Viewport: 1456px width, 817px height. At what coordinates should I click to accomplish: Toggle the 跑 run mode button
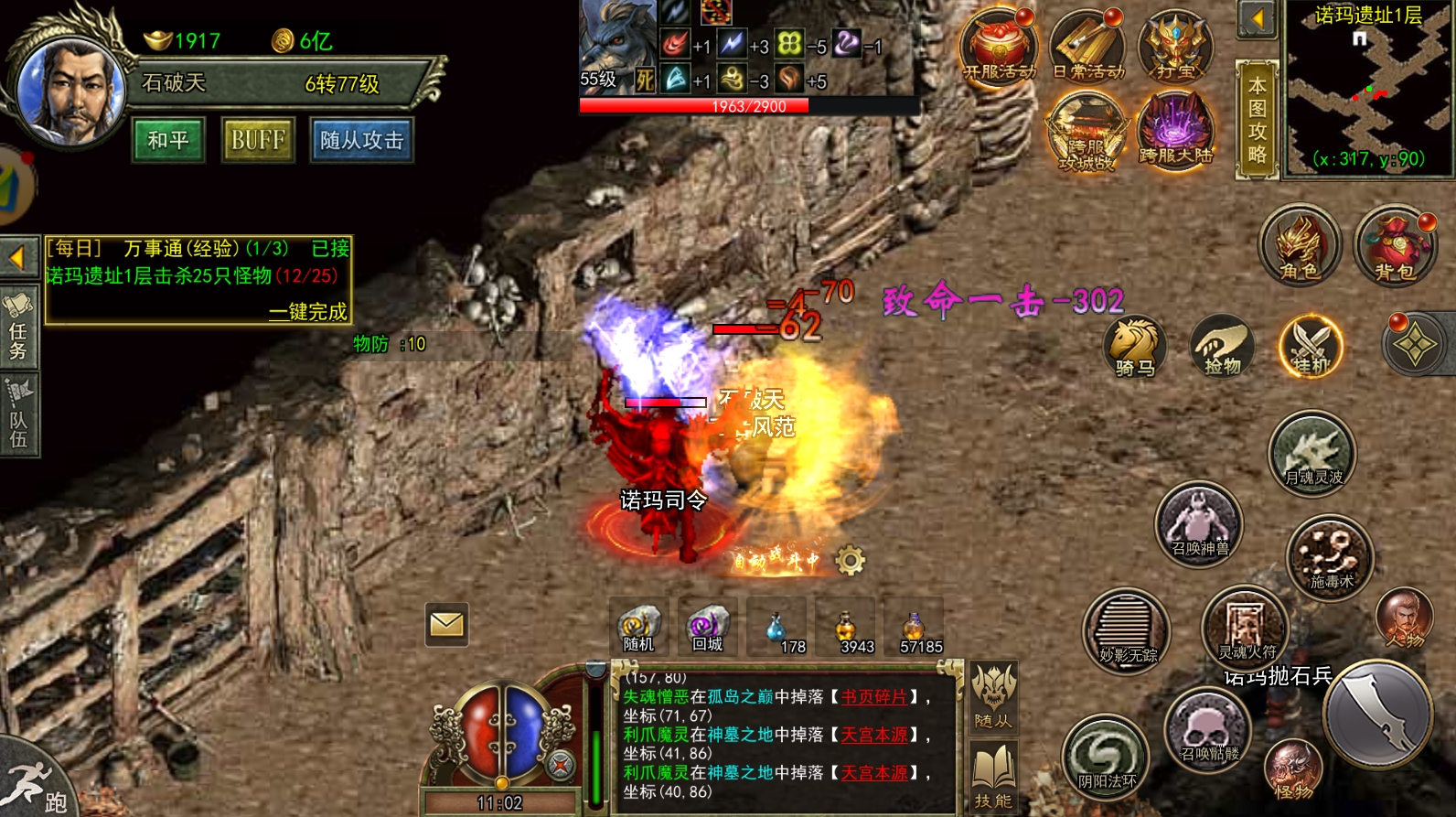click(35, 785)
